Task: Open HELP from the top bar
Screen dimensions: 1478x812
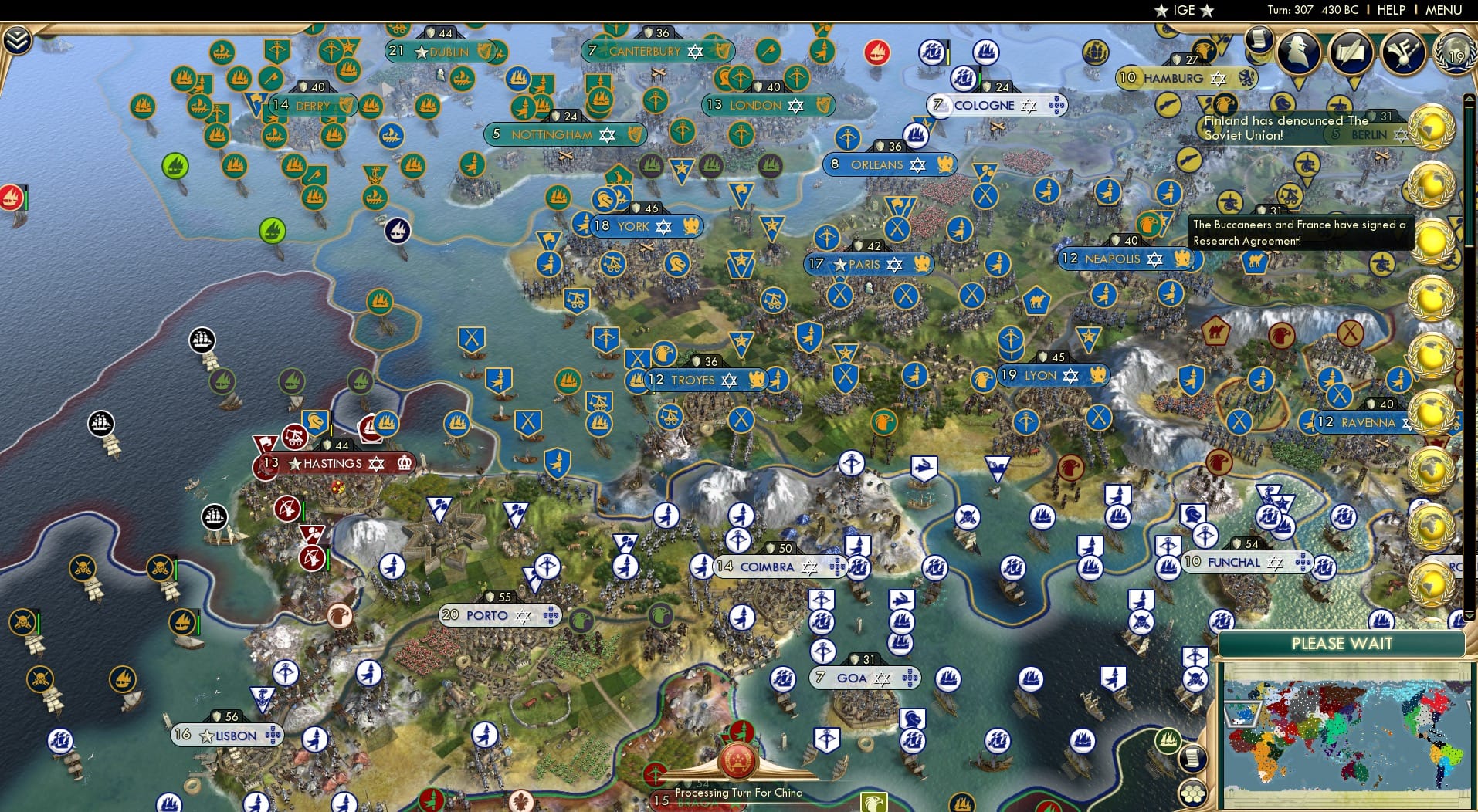Action: pyautogui.click(x=1390, y=10)
